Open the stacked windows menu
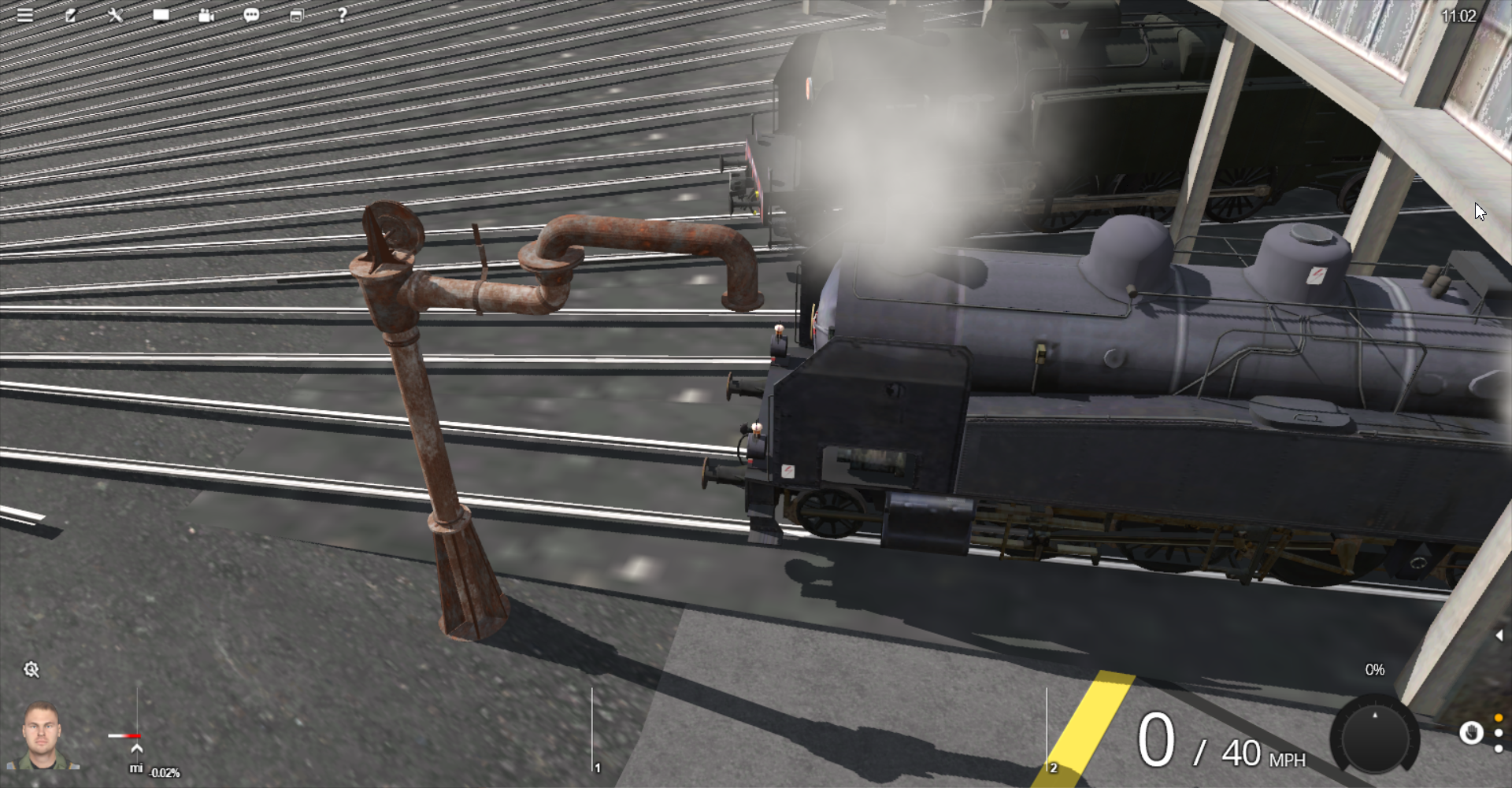The image size is (1512, 788). click(297, 15)
